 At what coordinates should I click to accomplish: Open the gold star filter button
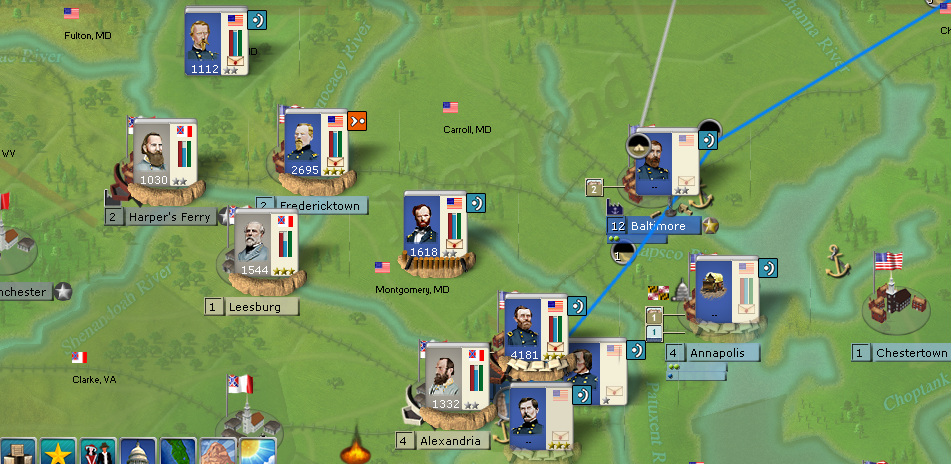59,452
